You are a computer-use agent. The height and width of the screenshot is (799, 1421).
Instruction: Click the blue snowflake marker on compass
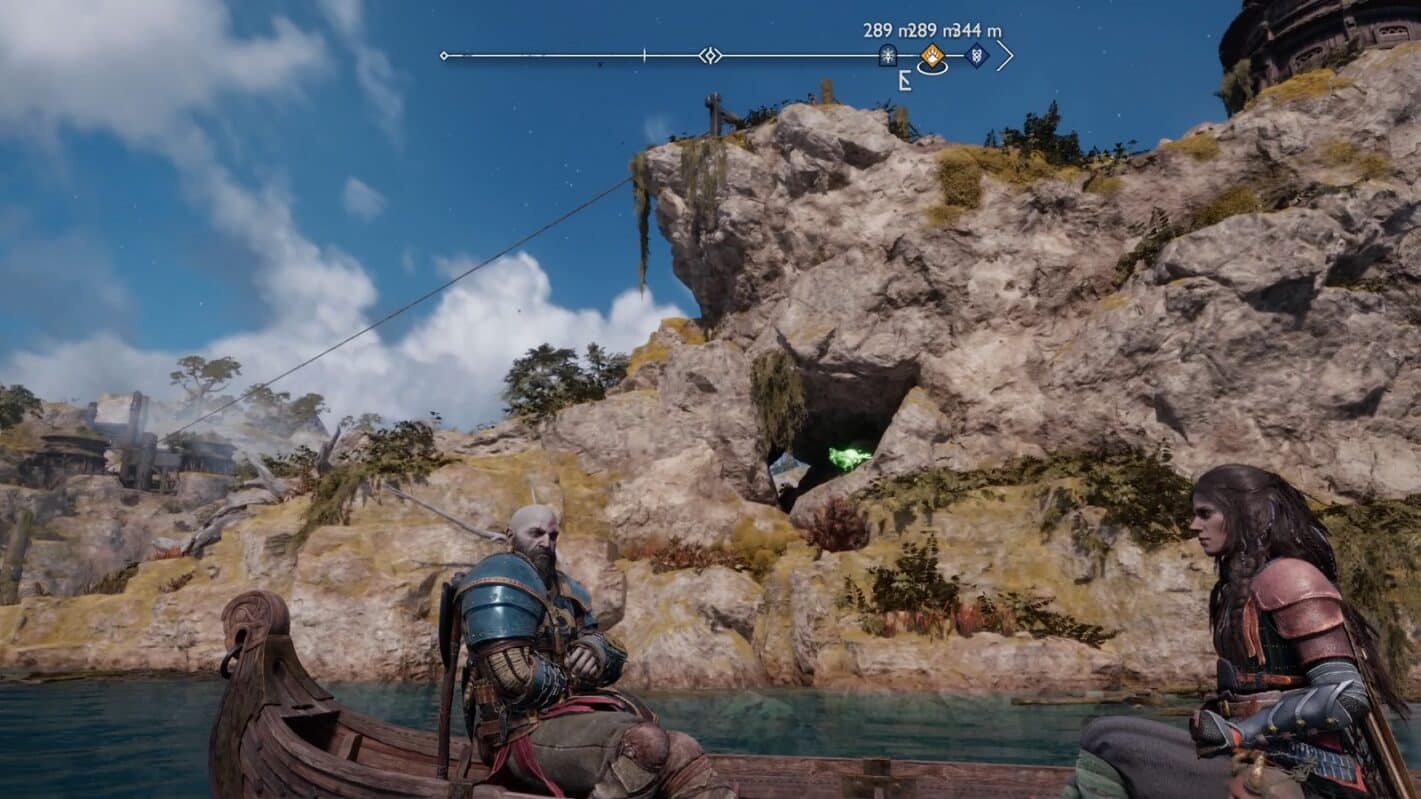tap(887, 56)
